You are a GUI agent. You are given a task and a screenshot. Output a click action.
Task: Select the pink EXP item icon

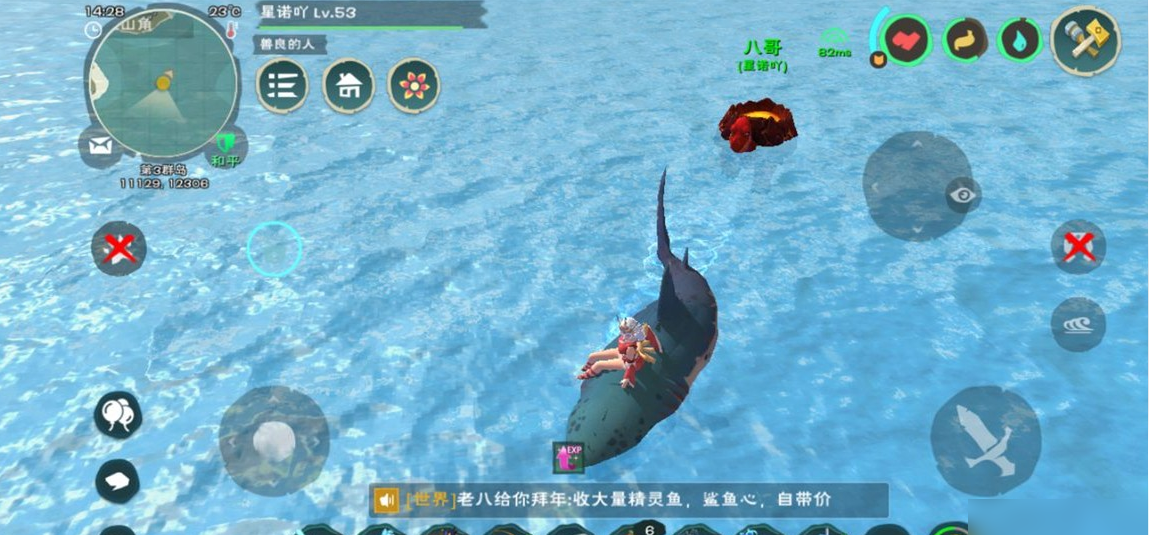(569, 456)
